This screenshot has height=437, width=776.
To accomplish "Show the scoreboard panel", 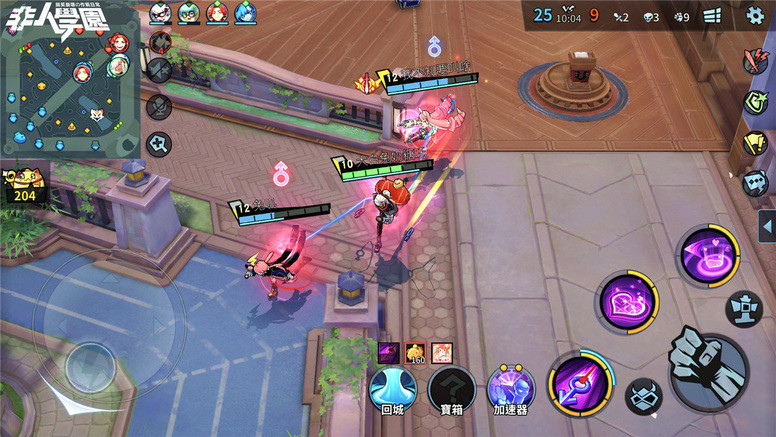I will 712,16.
